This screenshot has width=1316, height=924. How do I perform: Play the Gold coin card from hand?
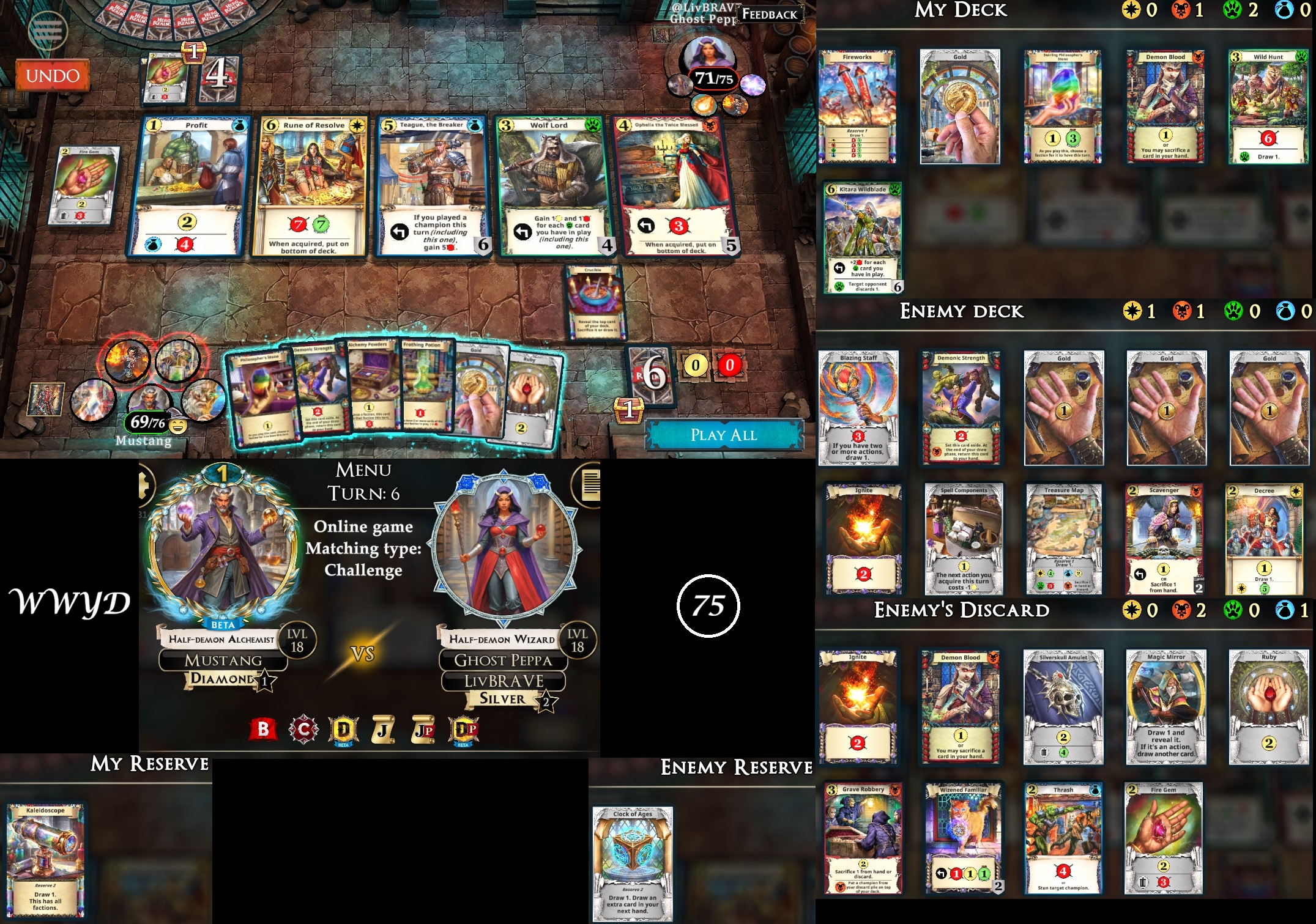tap(476, 390)
